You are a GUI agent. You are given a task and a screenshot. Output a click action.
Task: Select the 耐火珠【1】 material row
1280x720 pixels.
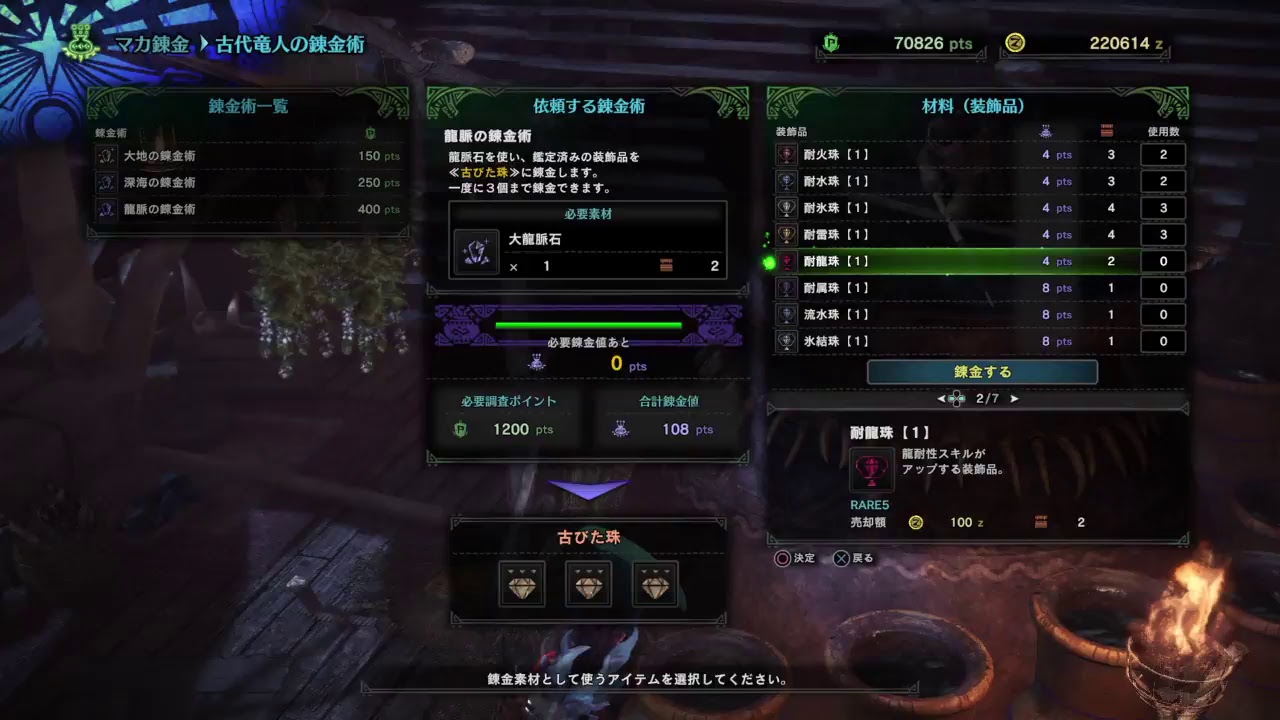tap(900, 154)
